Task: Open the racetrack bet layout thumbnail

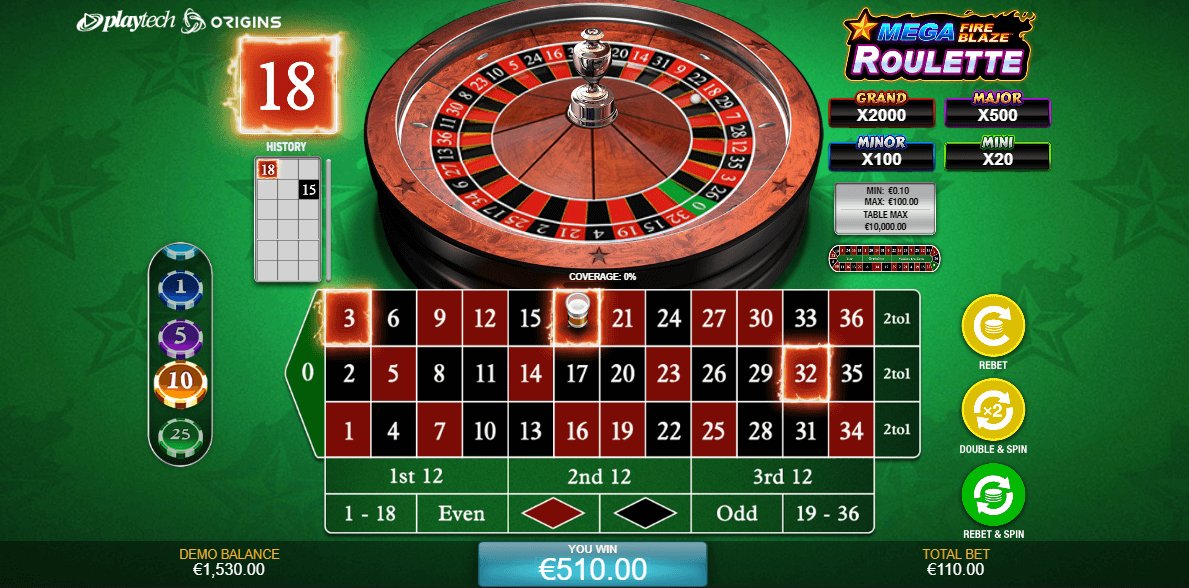Action: point(884,257)
